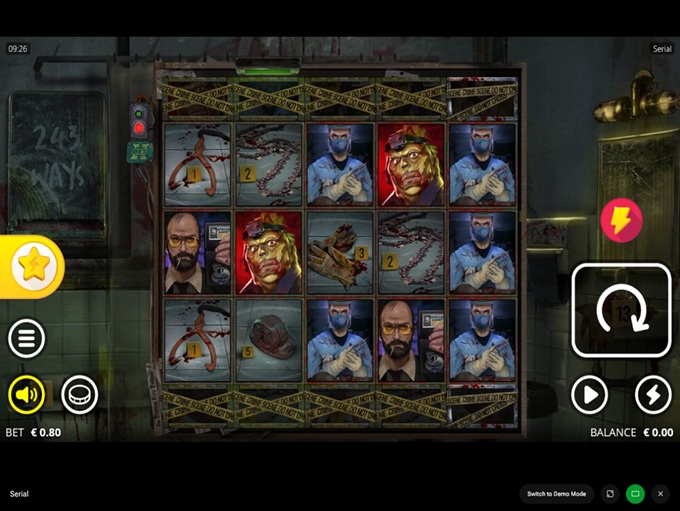Open the coin bet settings
The width and height of the screenshot is (680, 511).
click(80, 395)
